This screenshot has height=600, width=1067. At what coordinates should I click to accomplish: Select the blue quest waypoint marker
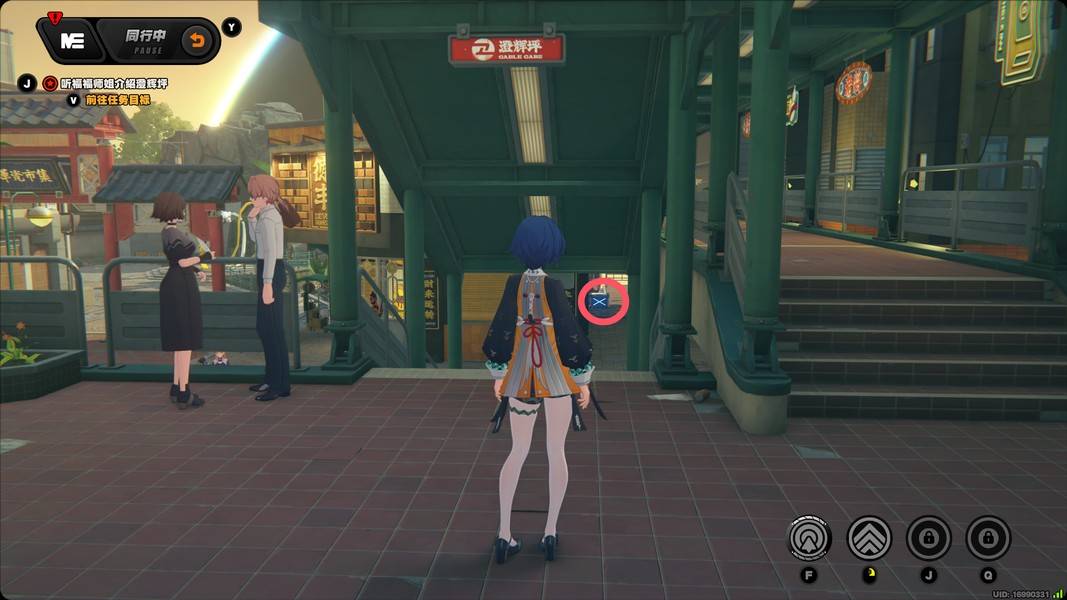pos(603,300)
